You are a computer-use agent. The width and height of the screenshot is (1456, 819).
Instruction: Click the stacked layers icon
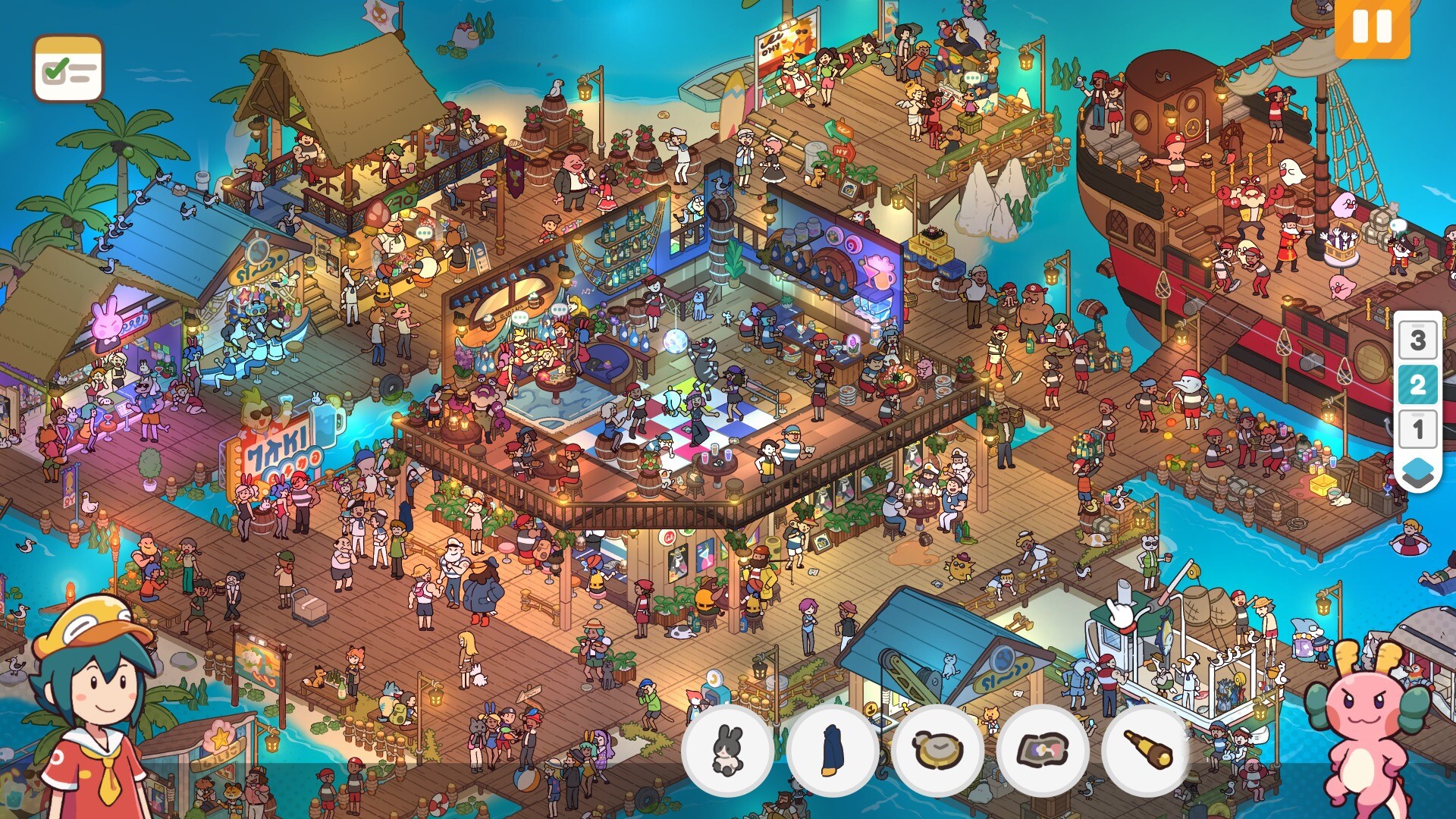[x=1417, y=472]
